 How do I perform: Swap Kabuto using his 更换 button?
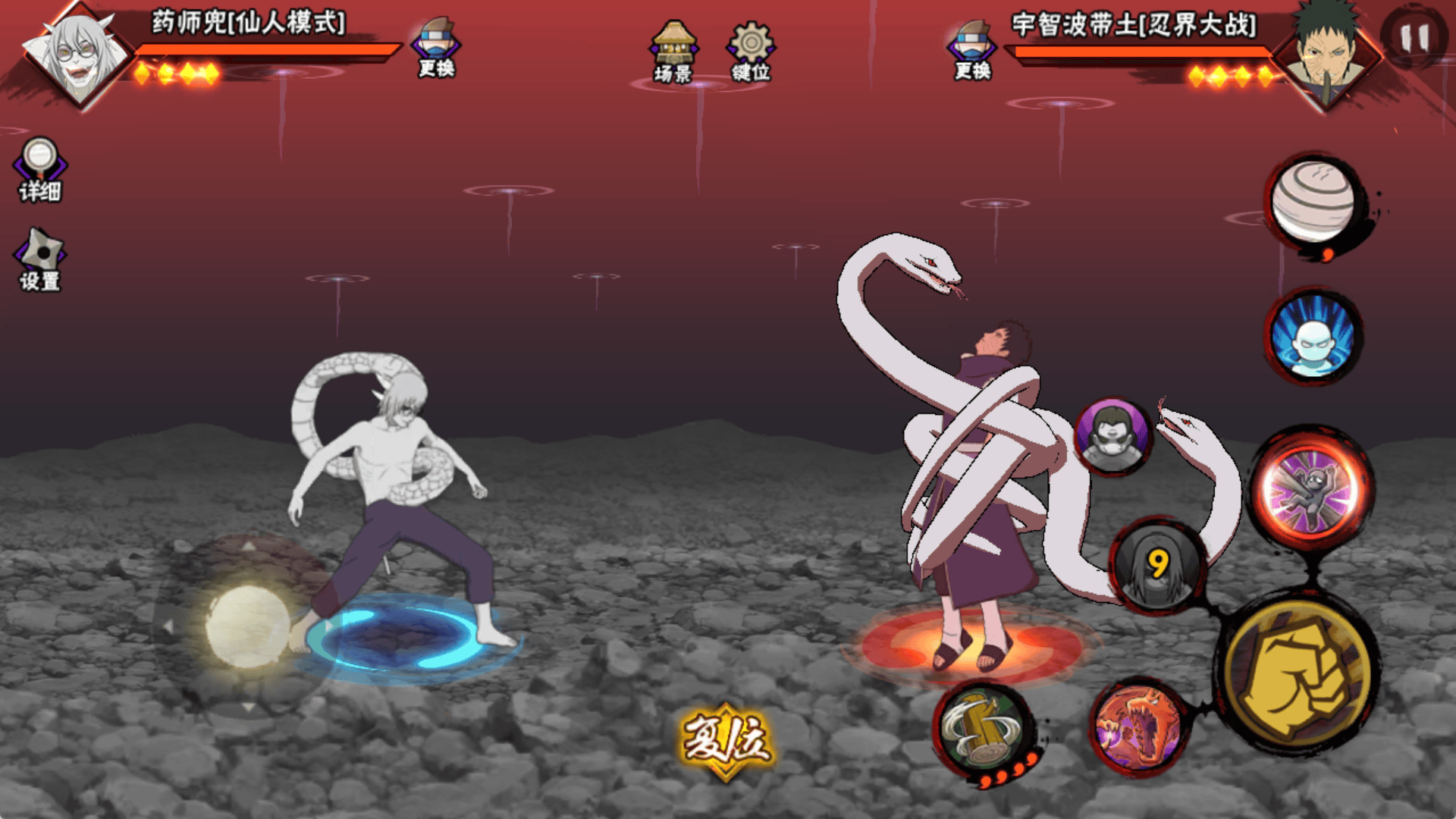[437, 48]
